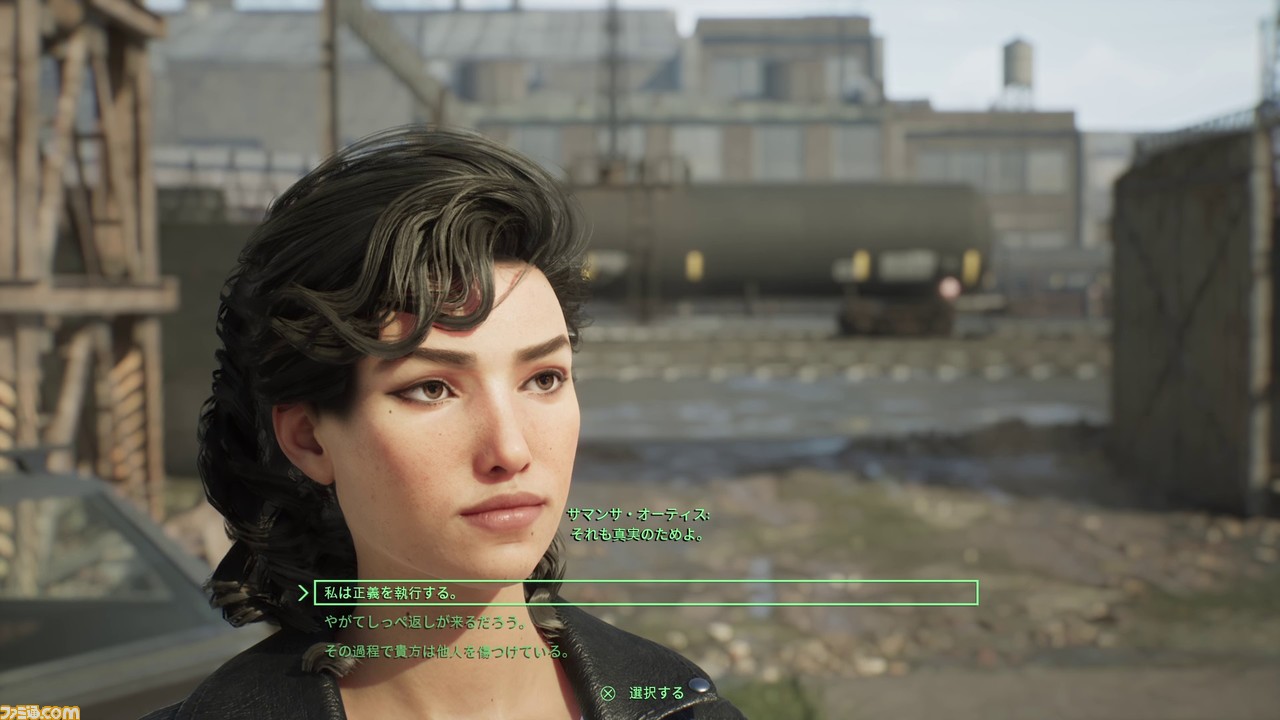The width and height of the screenshot is (1280, 720).
Task: Choose the reply 私は正義を執行する。
Action: (390, 593)
